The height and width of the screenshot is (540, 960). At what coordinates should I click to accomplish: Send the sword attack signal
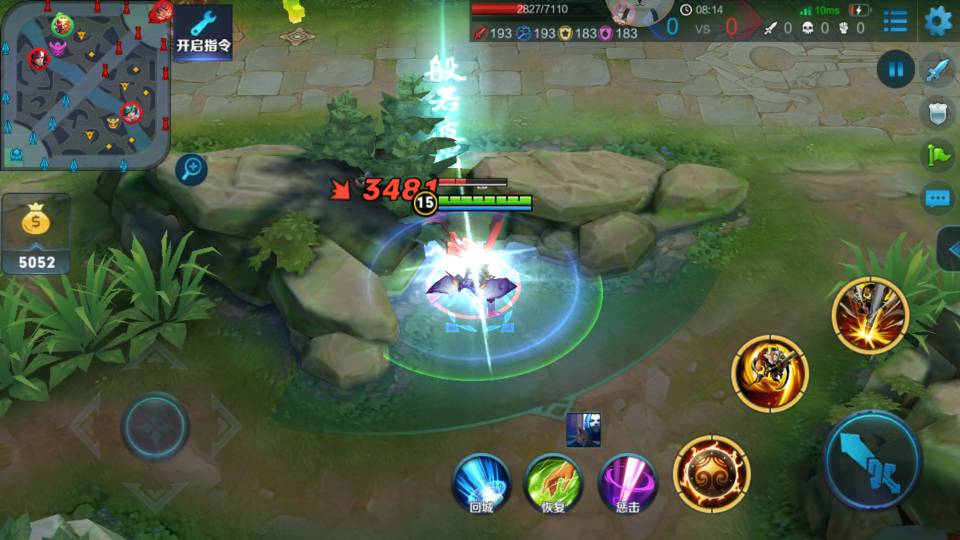pyautogui.click(x=937, y=70)
